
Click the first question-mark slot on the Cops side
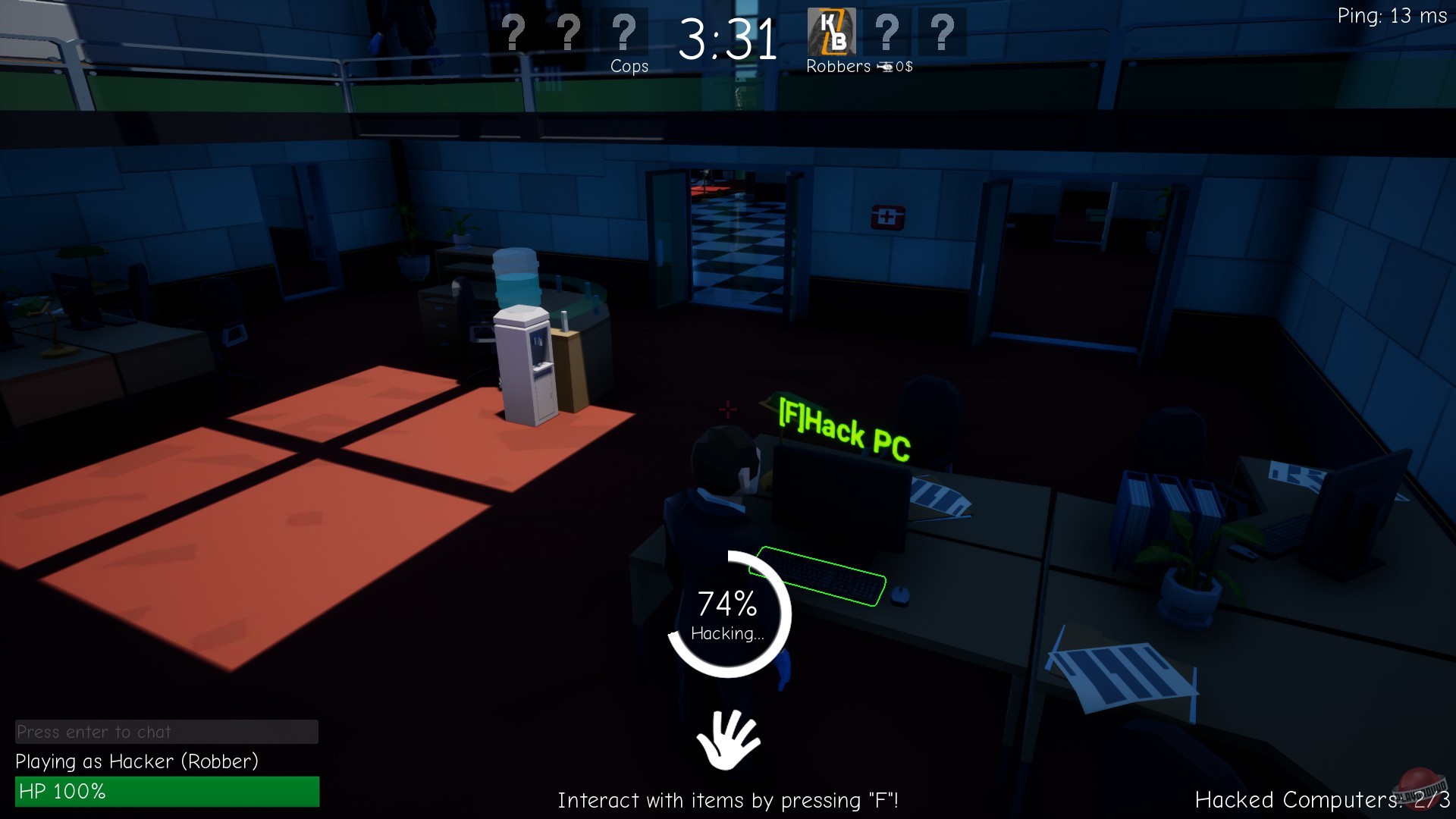coord(514,32)
